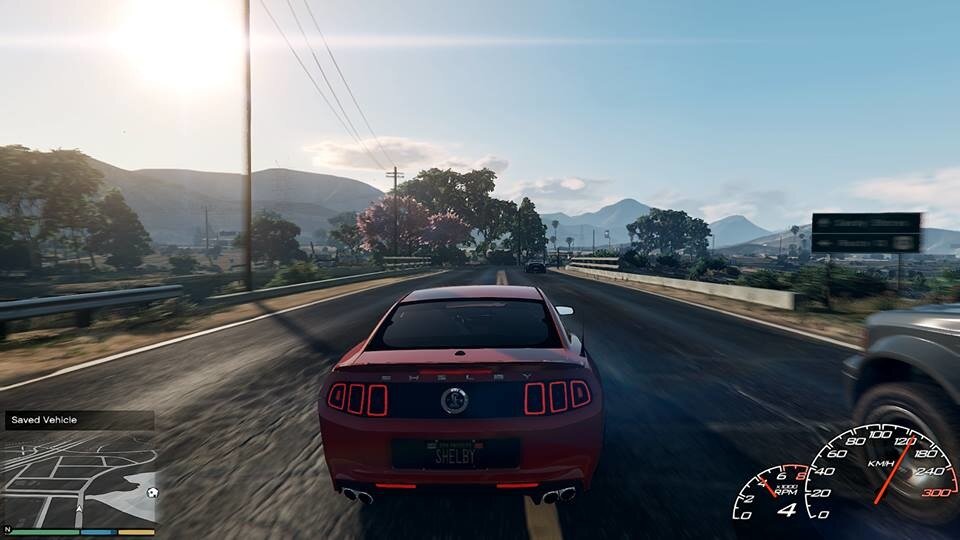Image resolution: width=960 pixels, height=540 pixels.
Task: Click the north compass indicator on minimap
Action: coord(7,529)
